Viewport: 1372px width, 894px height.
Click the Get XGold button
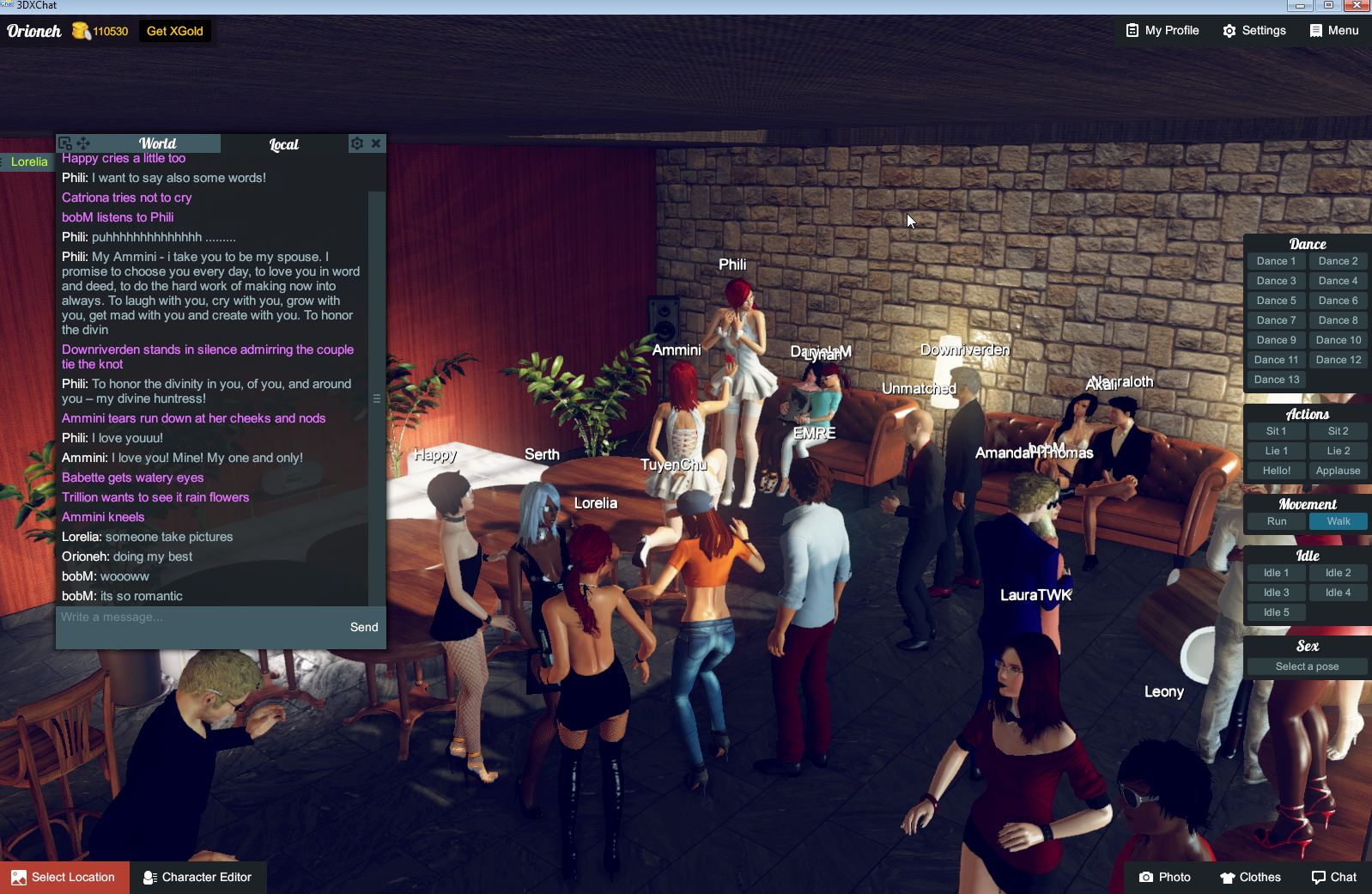(x=174, y=31)
